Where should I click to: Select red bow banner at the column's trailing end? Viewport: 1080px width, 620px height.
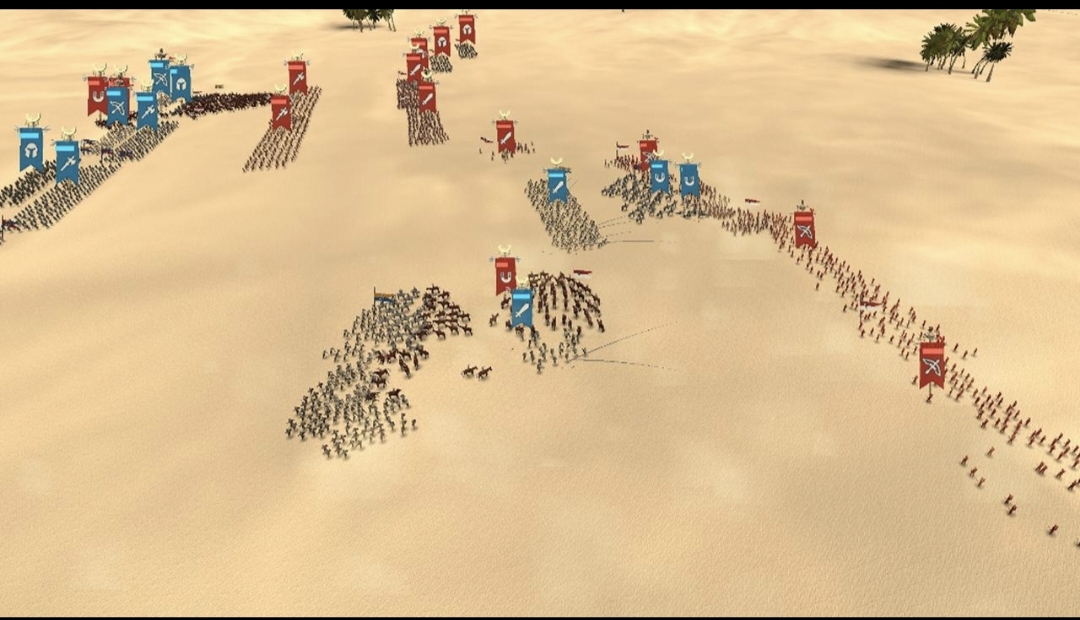pos(932,364)
